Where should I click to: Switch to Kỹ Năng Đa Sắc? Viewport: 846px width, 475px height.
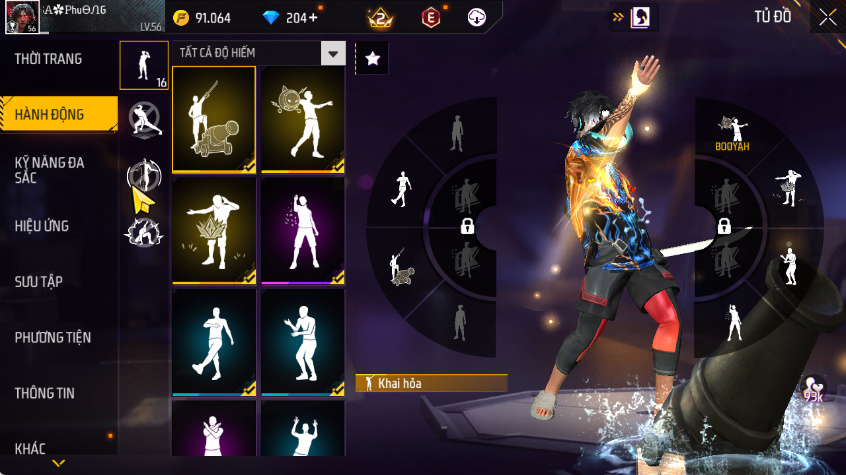click(50, 169)
